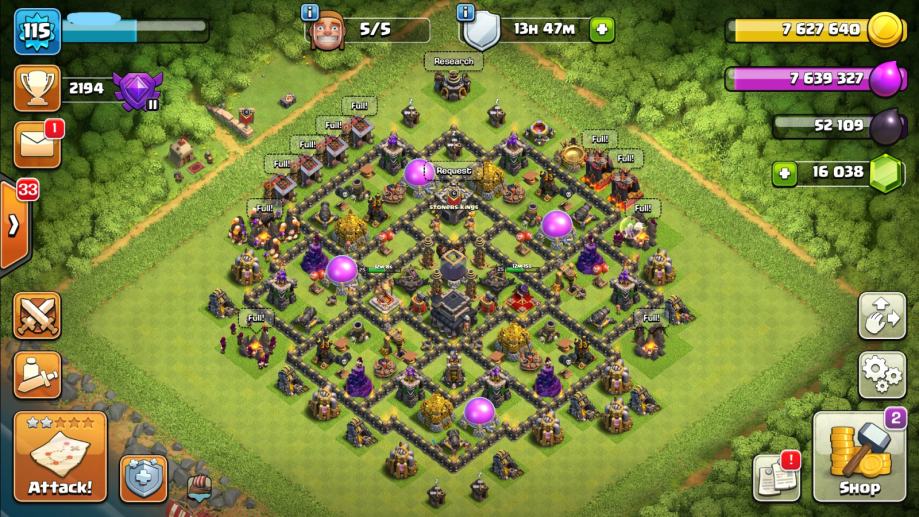Enter village layout edit mode
The width and height of the screenshot is (919, 517).
tap(882, 316)
